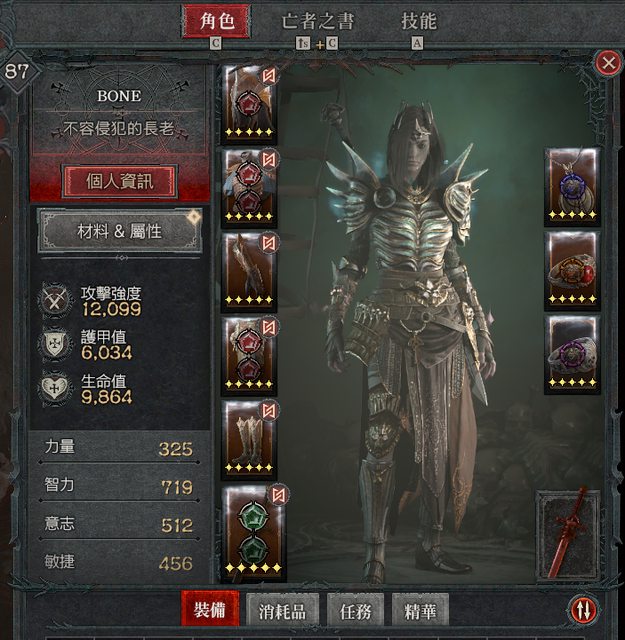Open the 亡者之書 tab

click(x=318, y=22)
